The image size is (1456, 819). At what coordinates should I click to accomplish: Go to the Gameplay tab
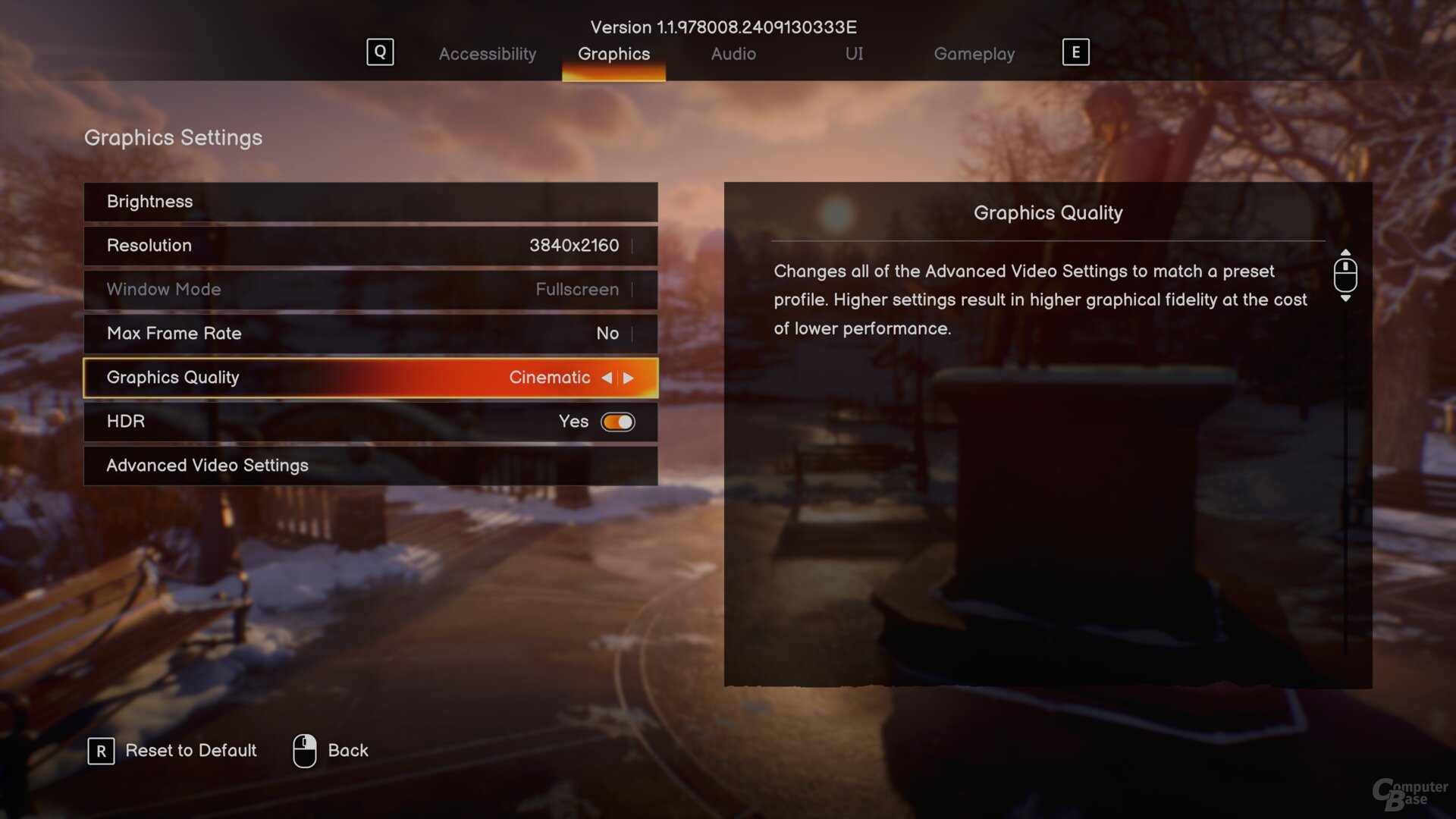pos(974,54)
